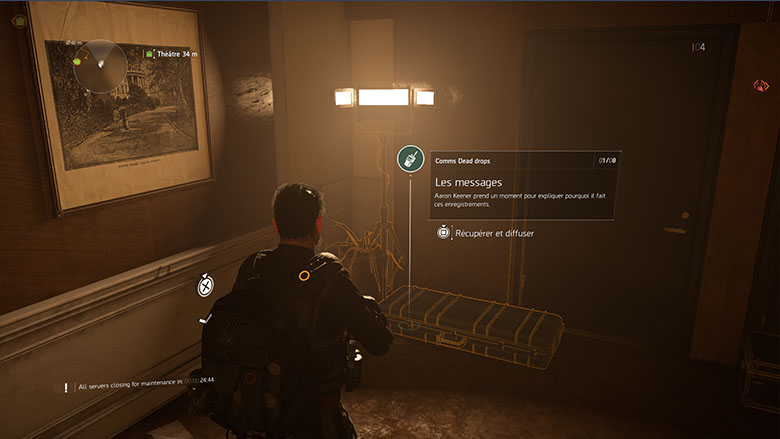Click the Comms walkie-talkie collectible icon
The image size is (780, 439).
tap(409, 159)
